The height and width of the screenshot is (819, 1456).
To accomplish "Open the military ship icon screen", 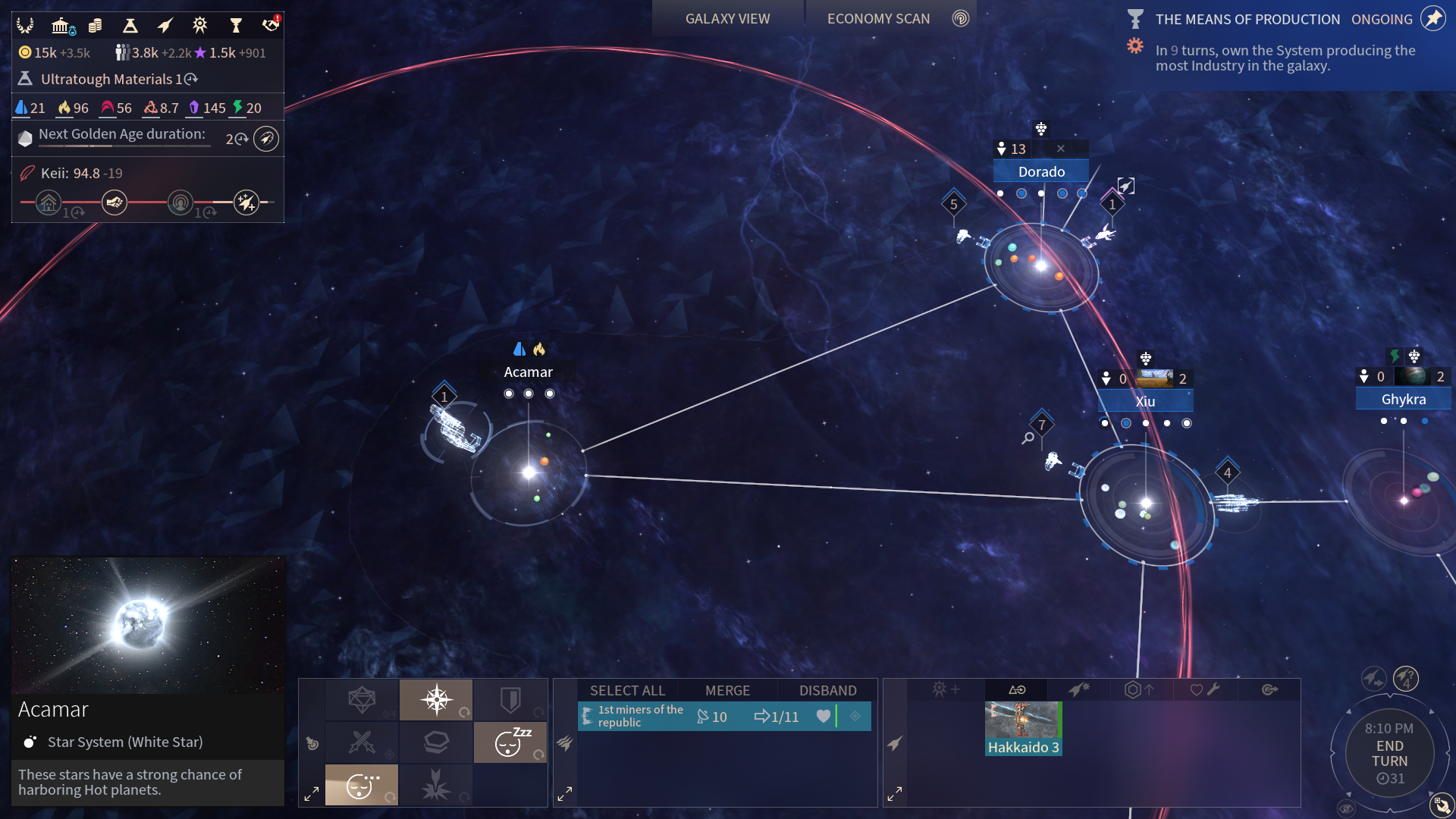I will (165, 27).
